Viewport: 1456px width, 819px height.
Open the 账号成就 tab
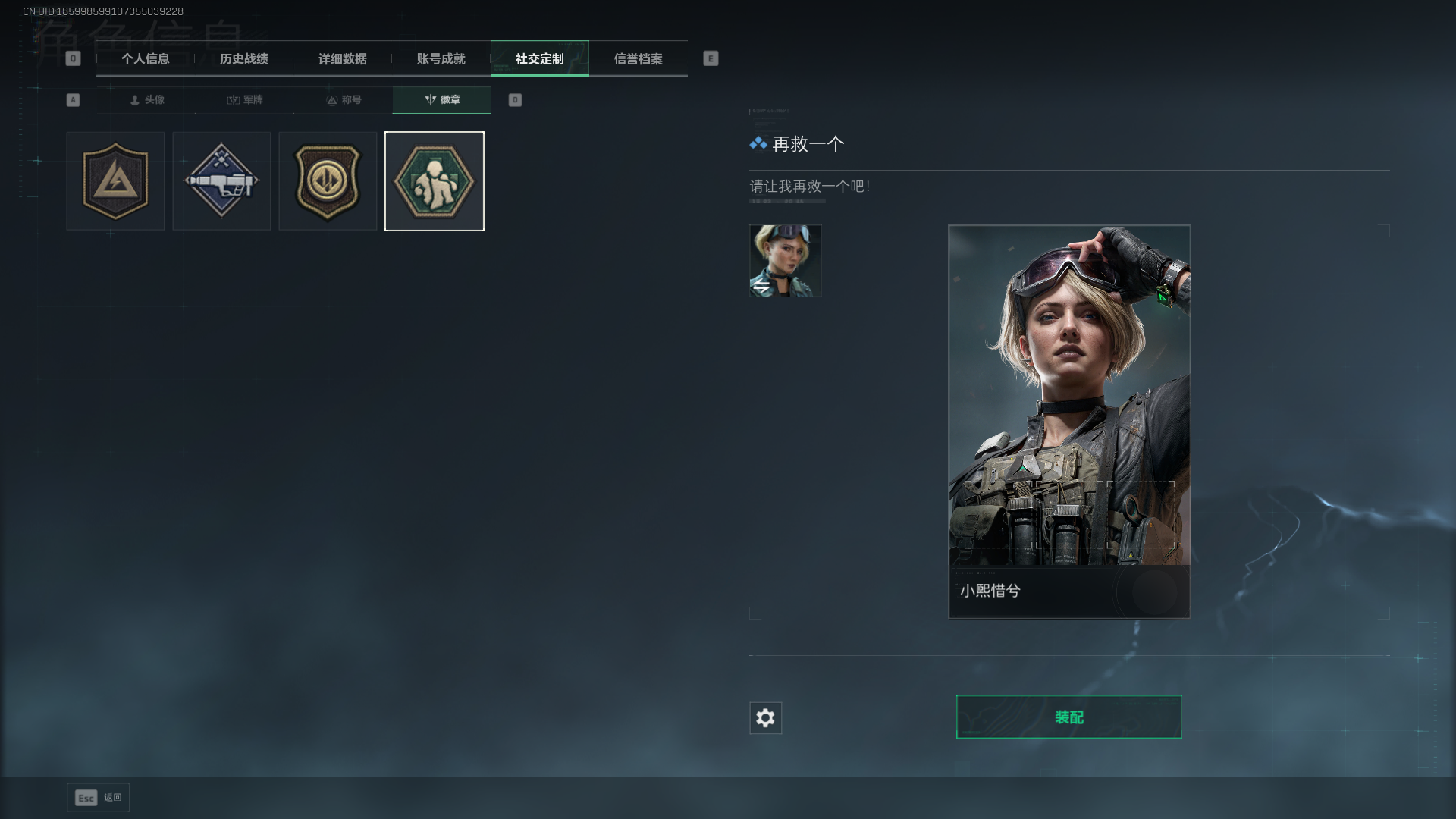point(441,58)
